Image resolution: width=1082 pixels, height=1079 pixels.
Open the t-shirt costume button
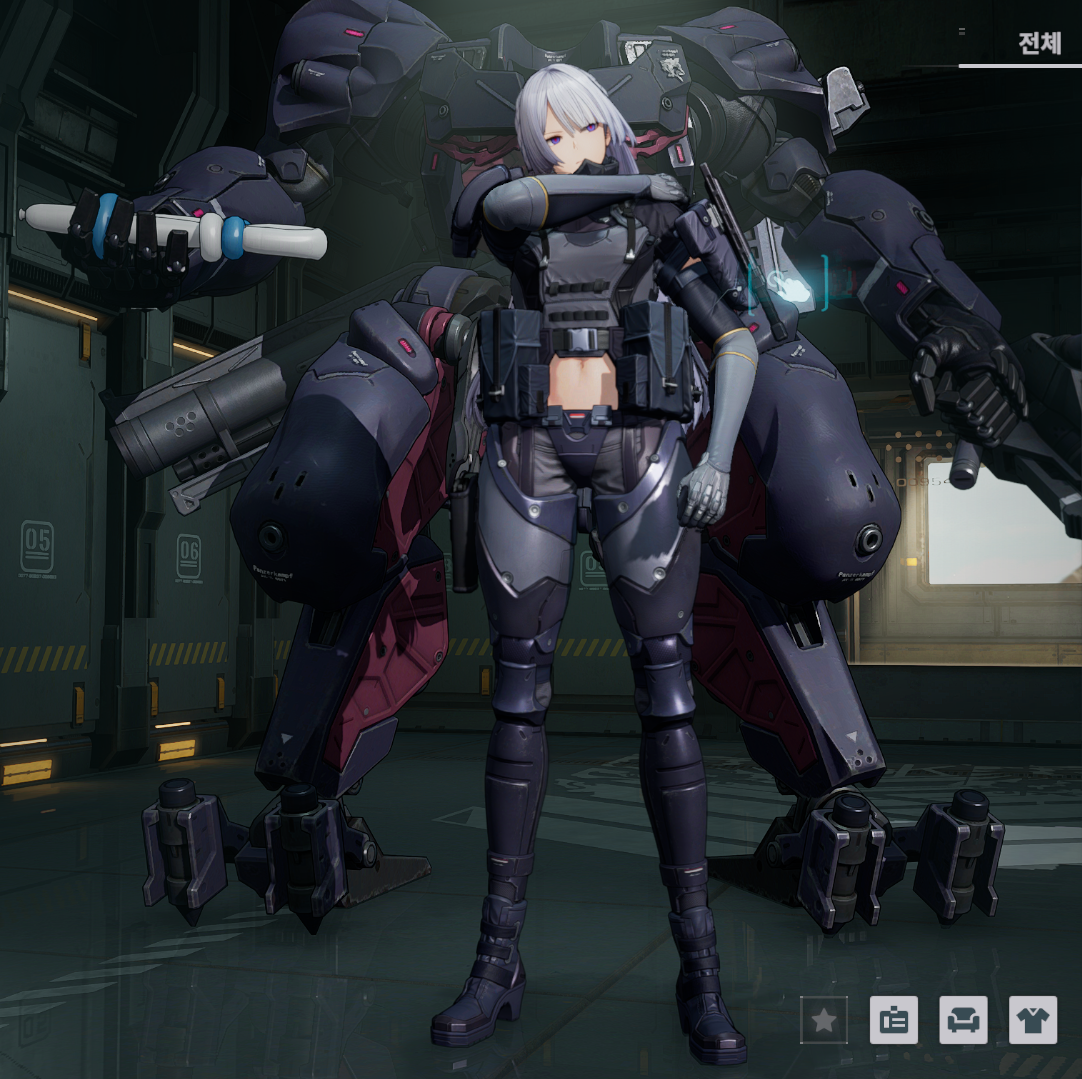click(1033, 1020)
